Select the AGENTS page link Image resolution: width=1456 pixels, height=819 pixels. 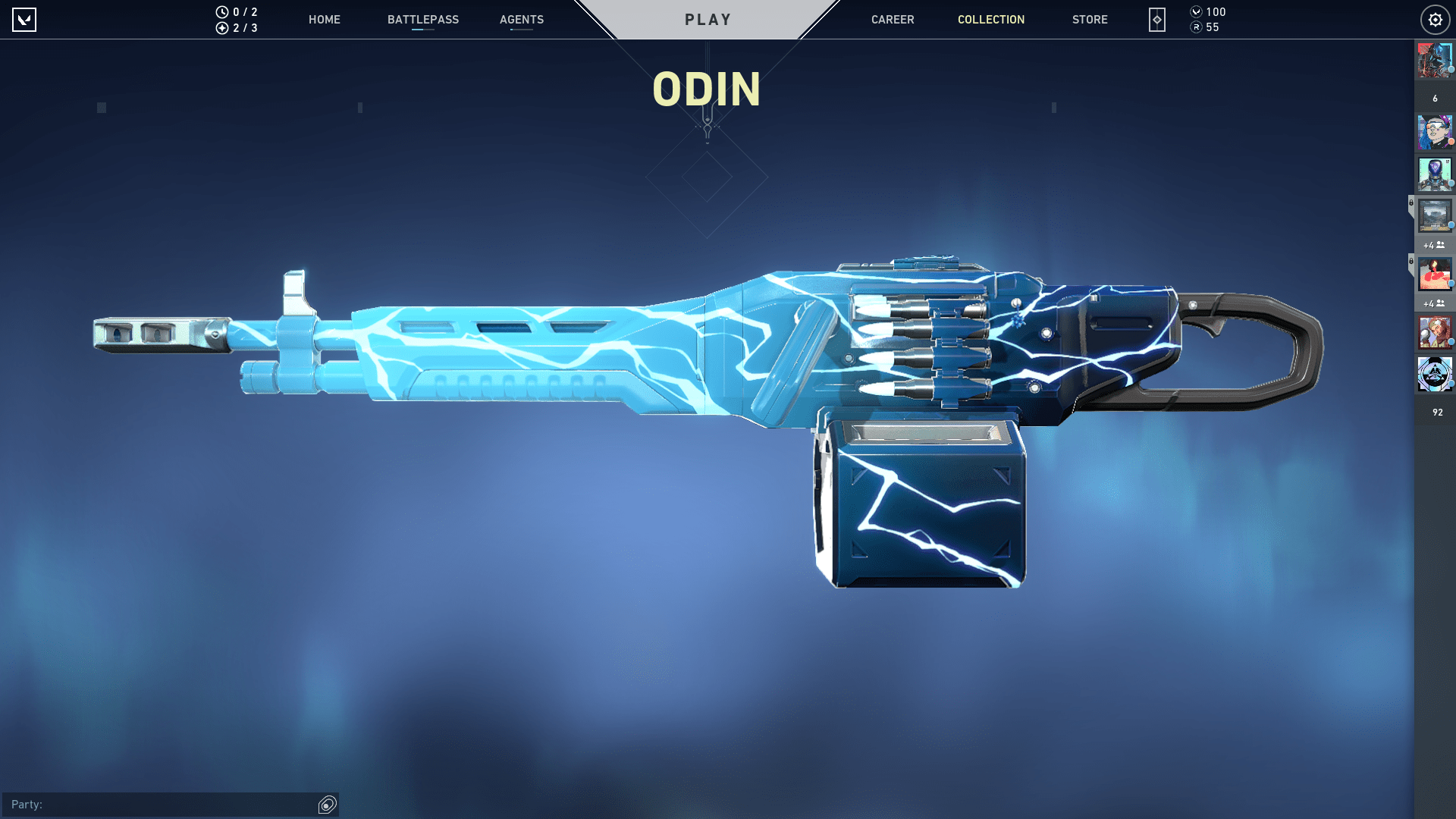tap(521, 20)
